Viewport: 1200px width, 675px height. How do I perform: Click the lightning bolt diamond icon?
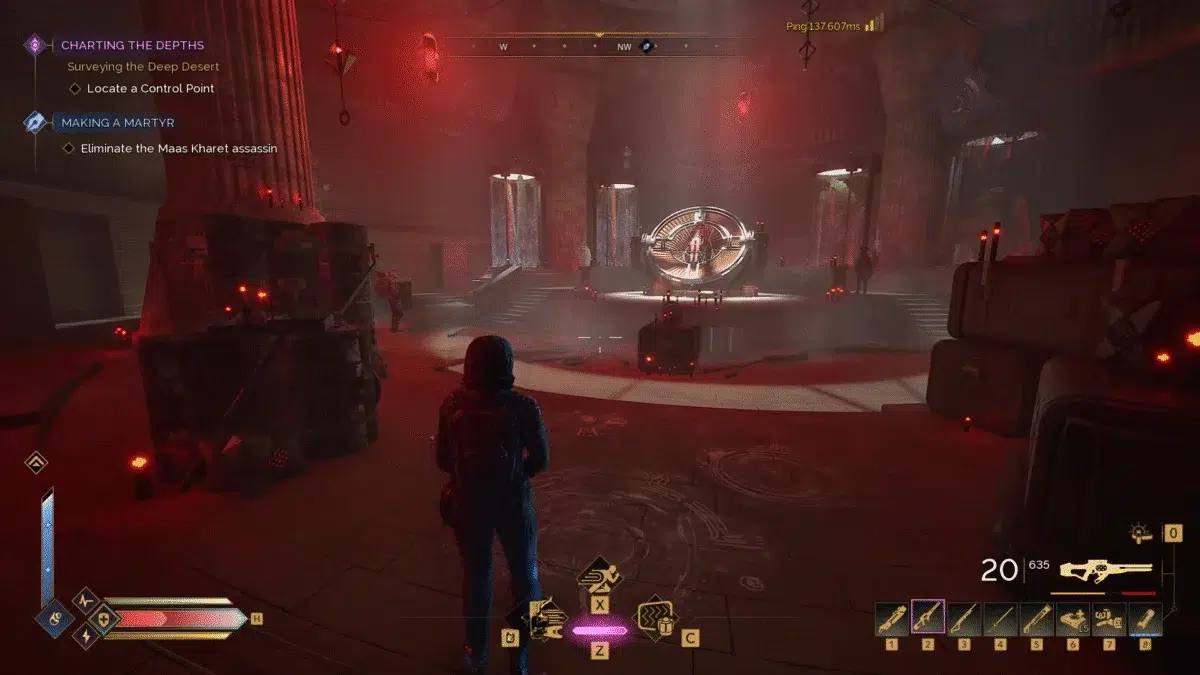pos(85,636)
